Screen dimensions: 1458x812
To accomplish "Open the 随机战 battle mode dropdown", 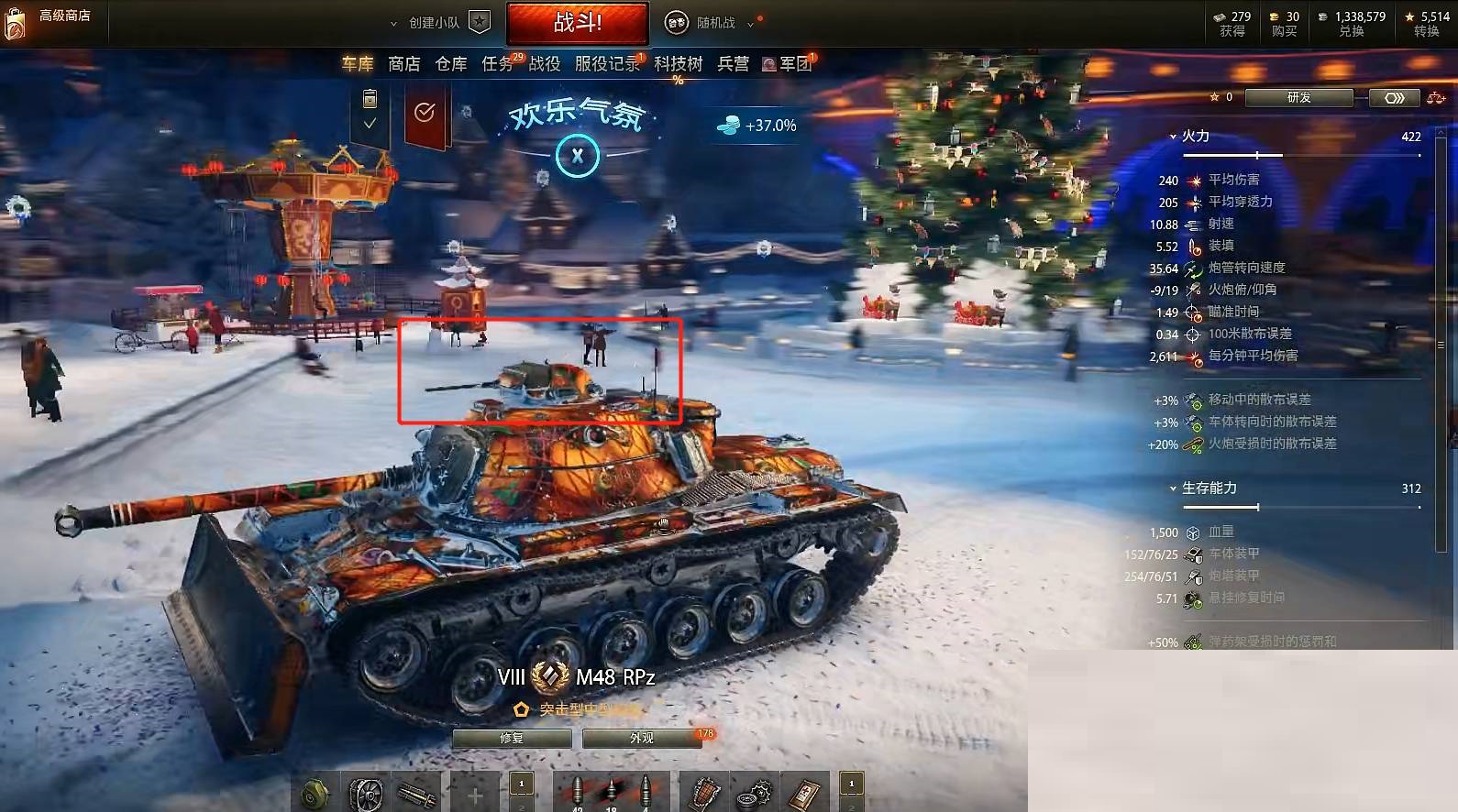I will point(749,23).
